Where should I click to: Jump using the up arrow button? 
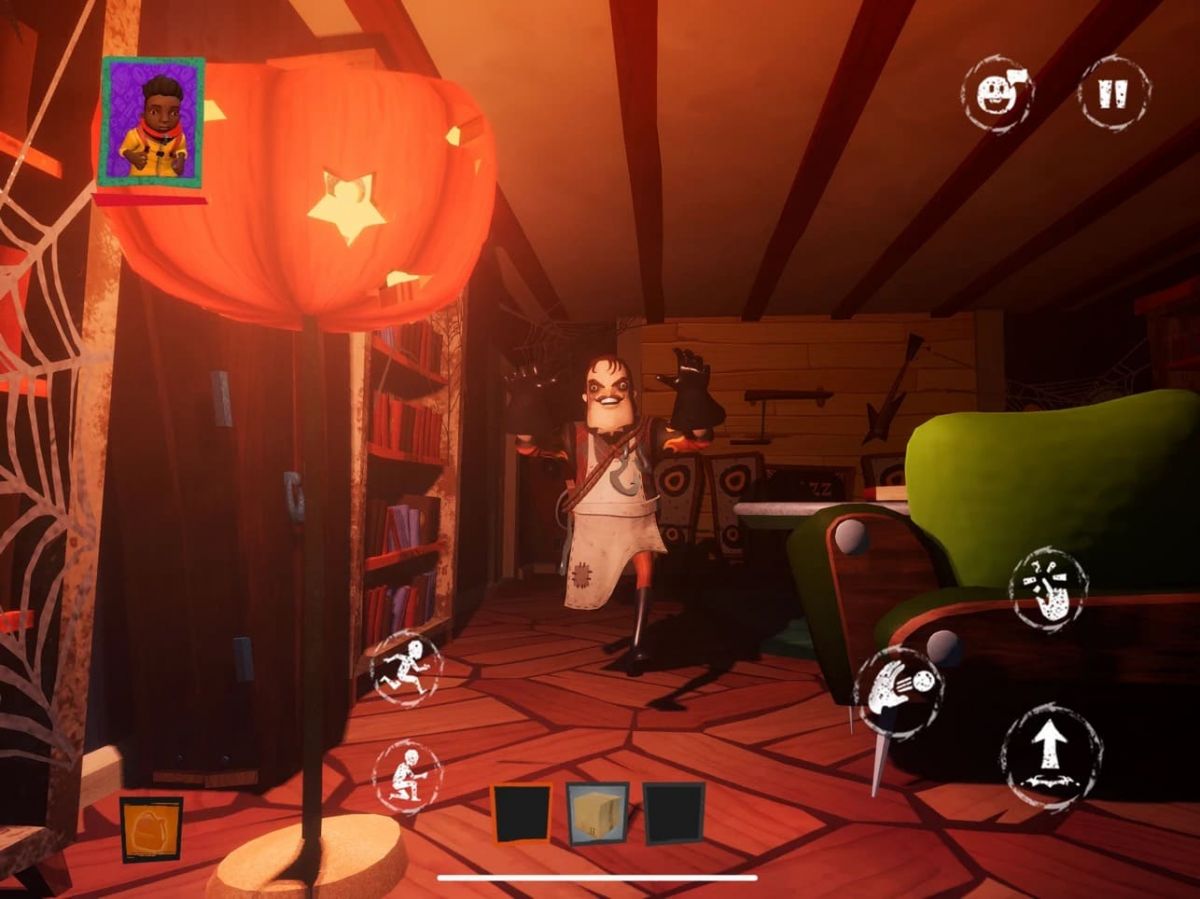[1050, 755]
